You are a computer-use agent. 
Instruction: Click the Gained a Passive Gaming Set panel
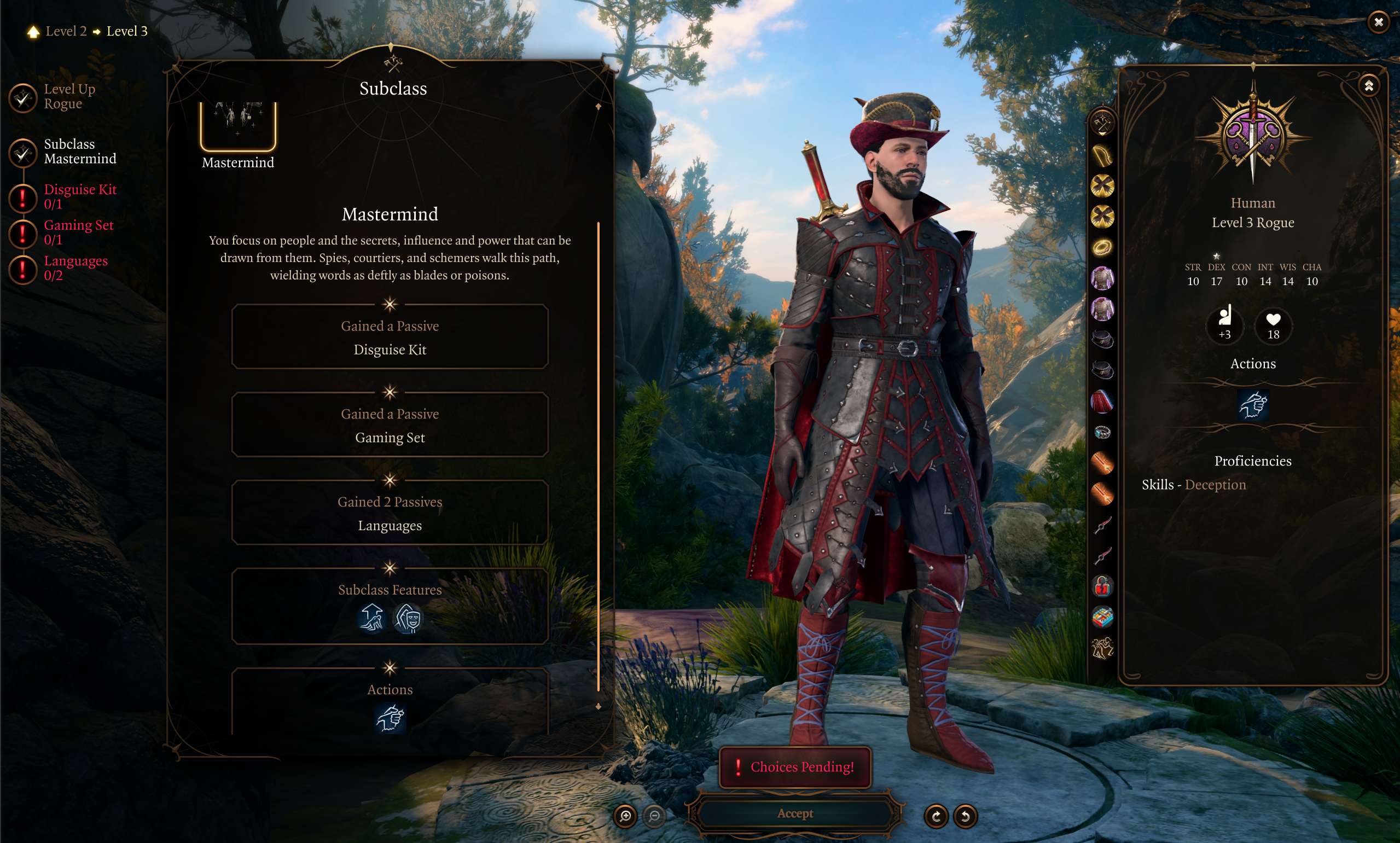tap(390, 426)
